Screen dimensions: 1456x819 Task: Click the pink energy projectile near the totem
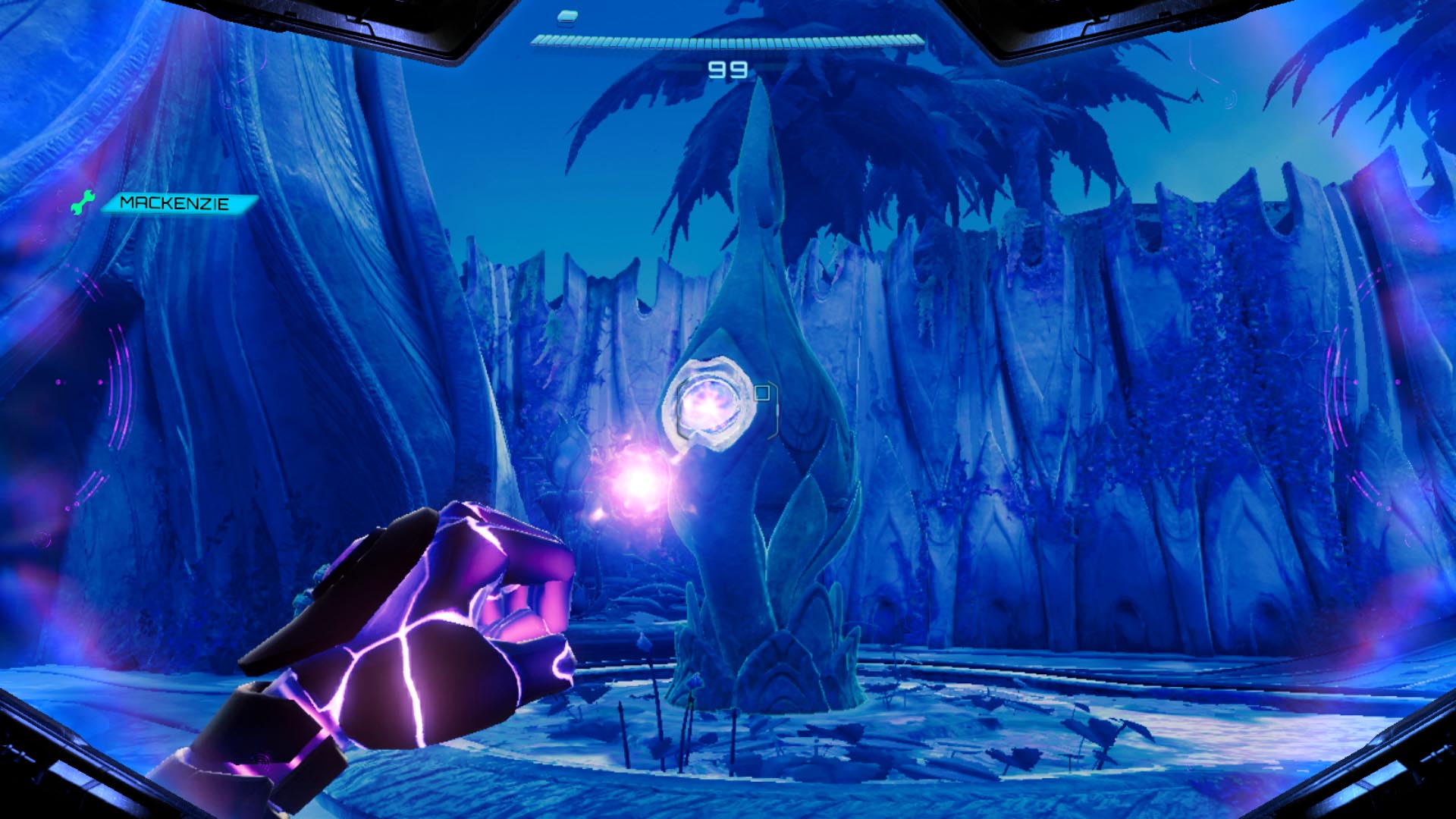tap(639, 483)
